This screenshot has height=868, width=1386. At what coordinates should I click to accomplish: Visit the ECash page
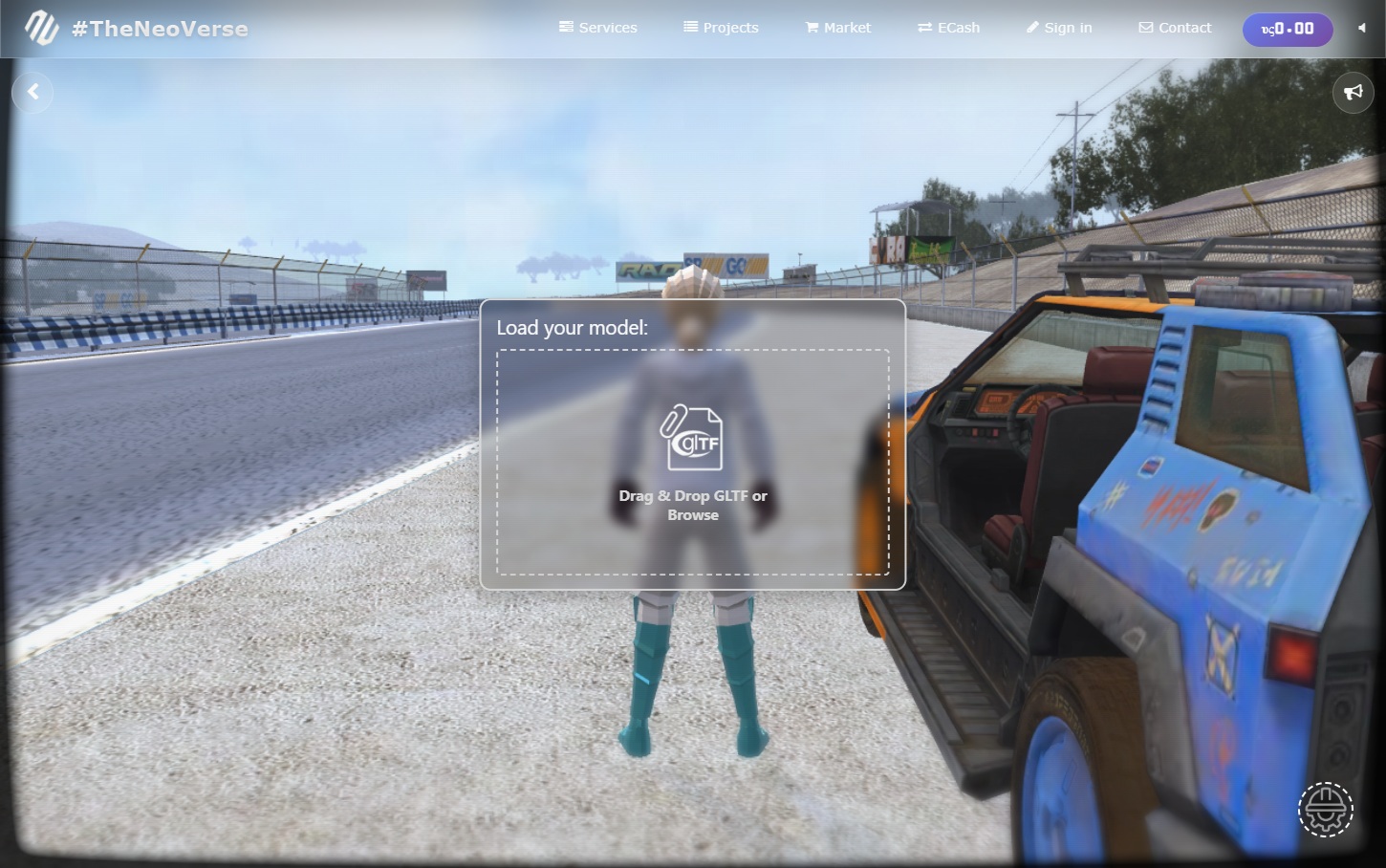(948, 28)
